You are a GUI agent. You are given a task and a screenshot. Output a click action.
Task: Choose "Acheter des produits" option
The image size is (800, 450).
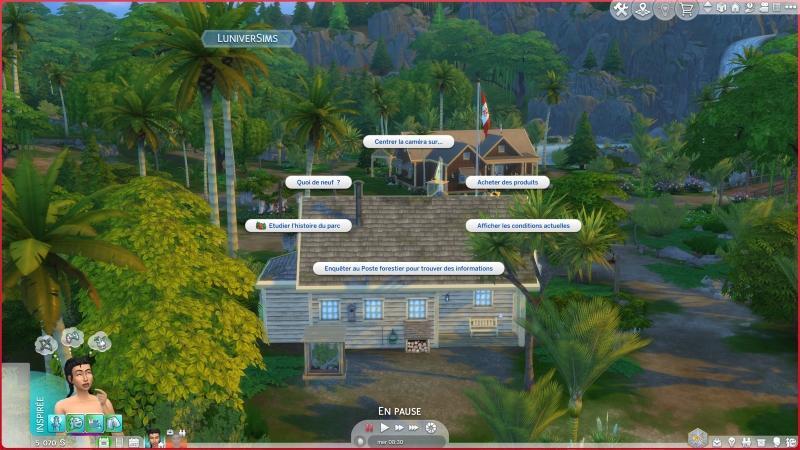(508, 182)
